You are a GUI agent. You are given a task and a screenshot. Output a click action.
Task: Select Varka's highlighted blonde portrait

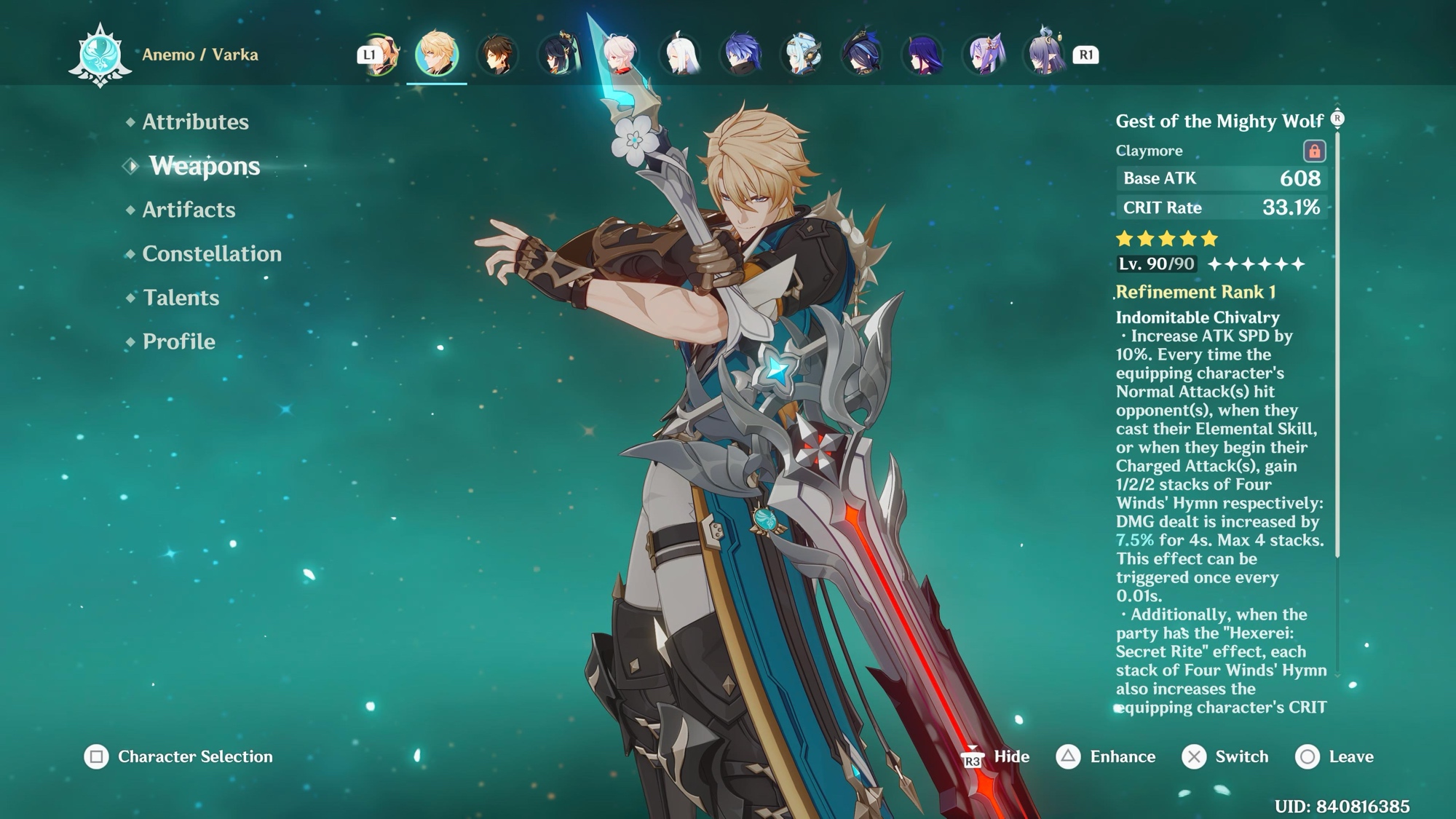click(x=437, y=54)
